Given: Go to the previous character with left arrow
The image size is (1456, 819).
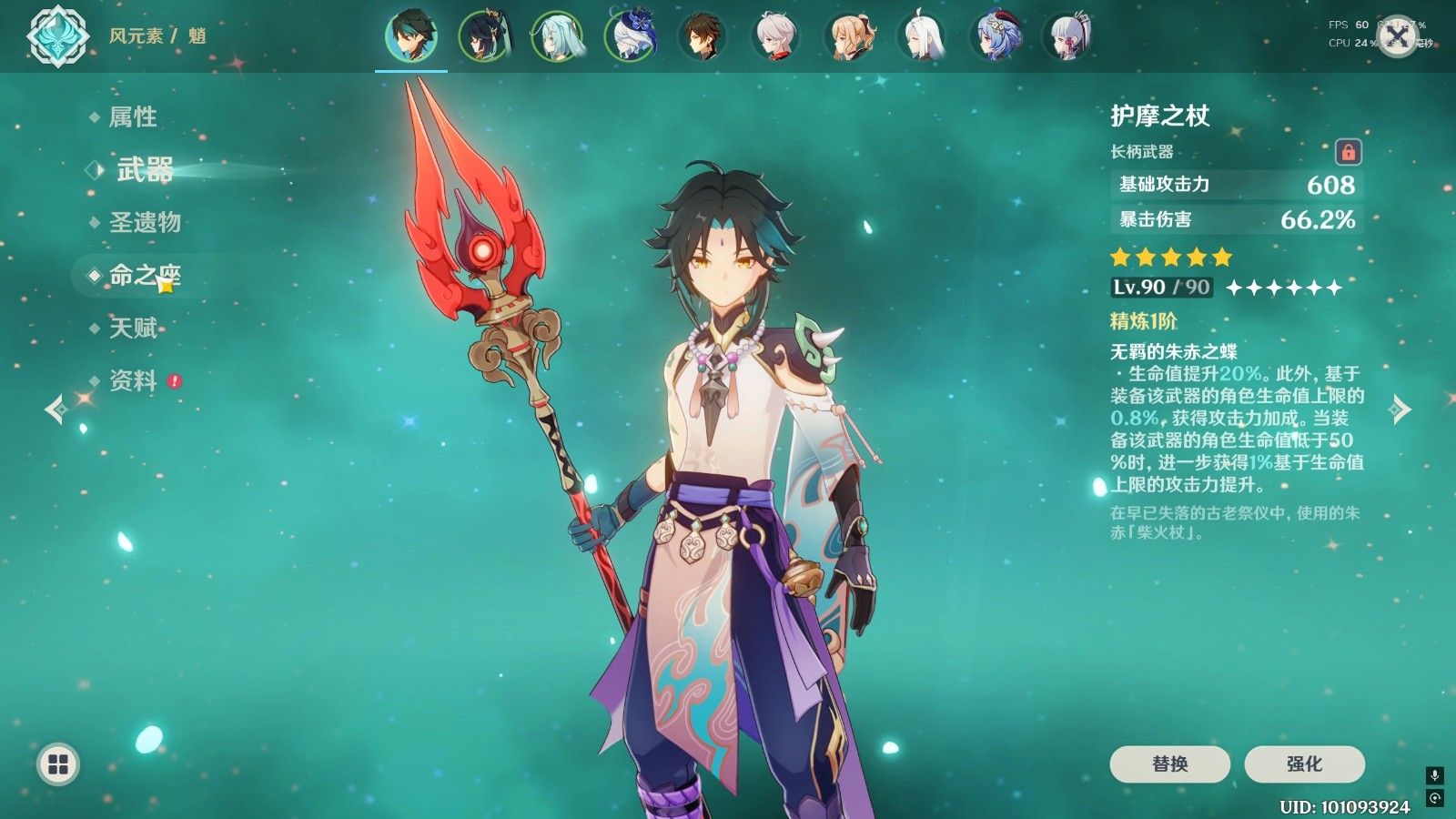Looking at the screenshot, I should (56, 409).
